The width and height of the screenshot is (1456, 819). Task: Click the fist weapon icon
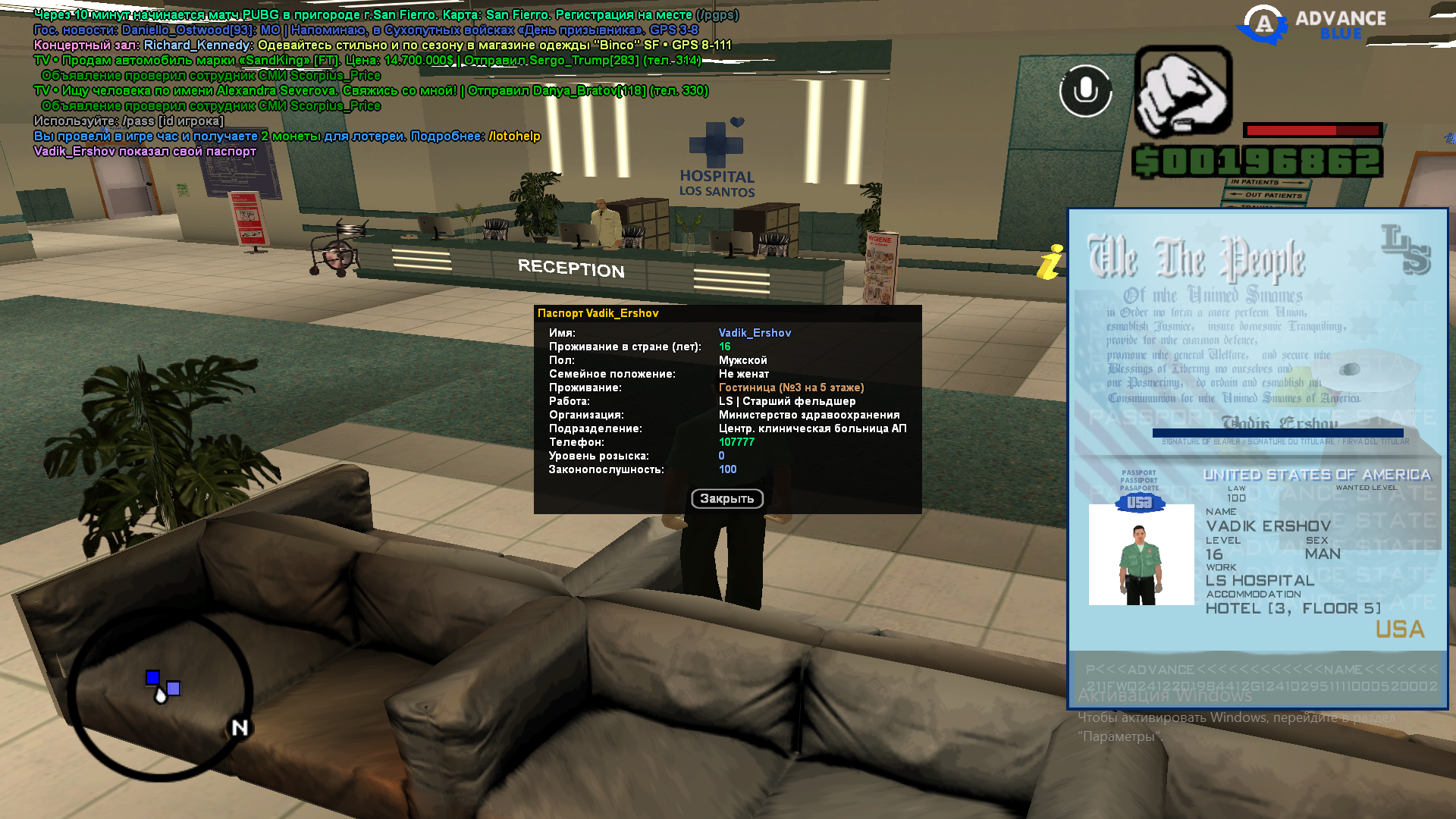[x=1183, y=92]
